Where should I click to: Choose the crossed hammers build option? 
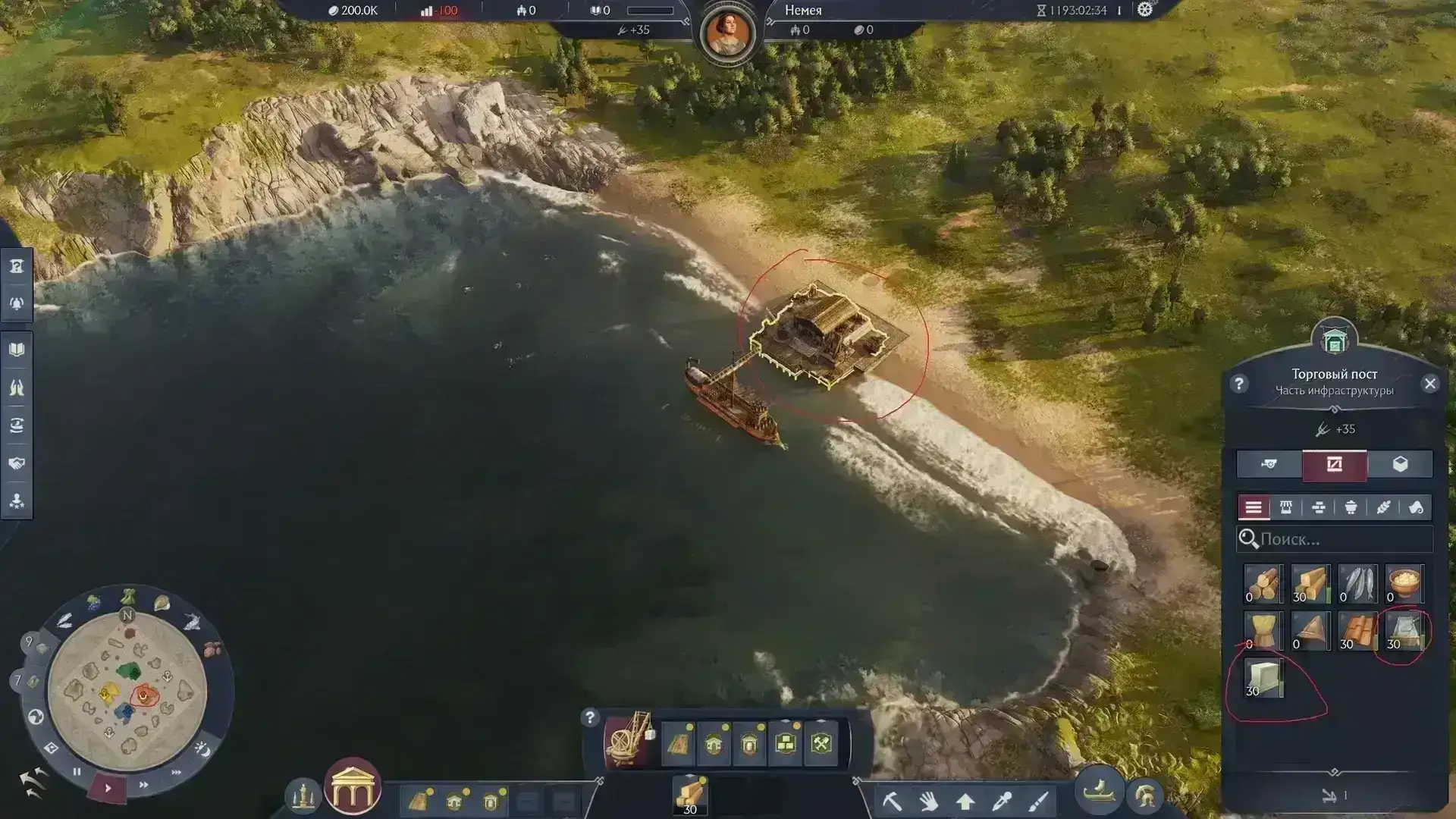point(821,744)
